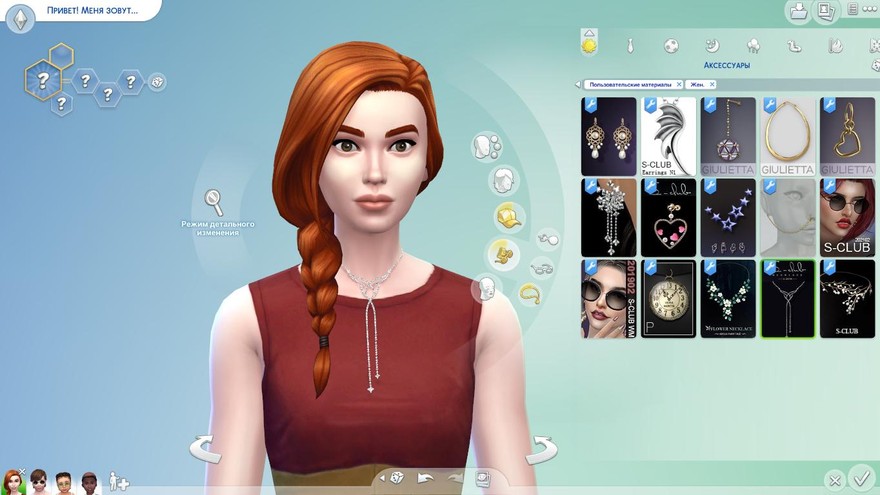
Task: Open the gallery save folder icon
Action: pyautogui.click(x=797, y=12)
